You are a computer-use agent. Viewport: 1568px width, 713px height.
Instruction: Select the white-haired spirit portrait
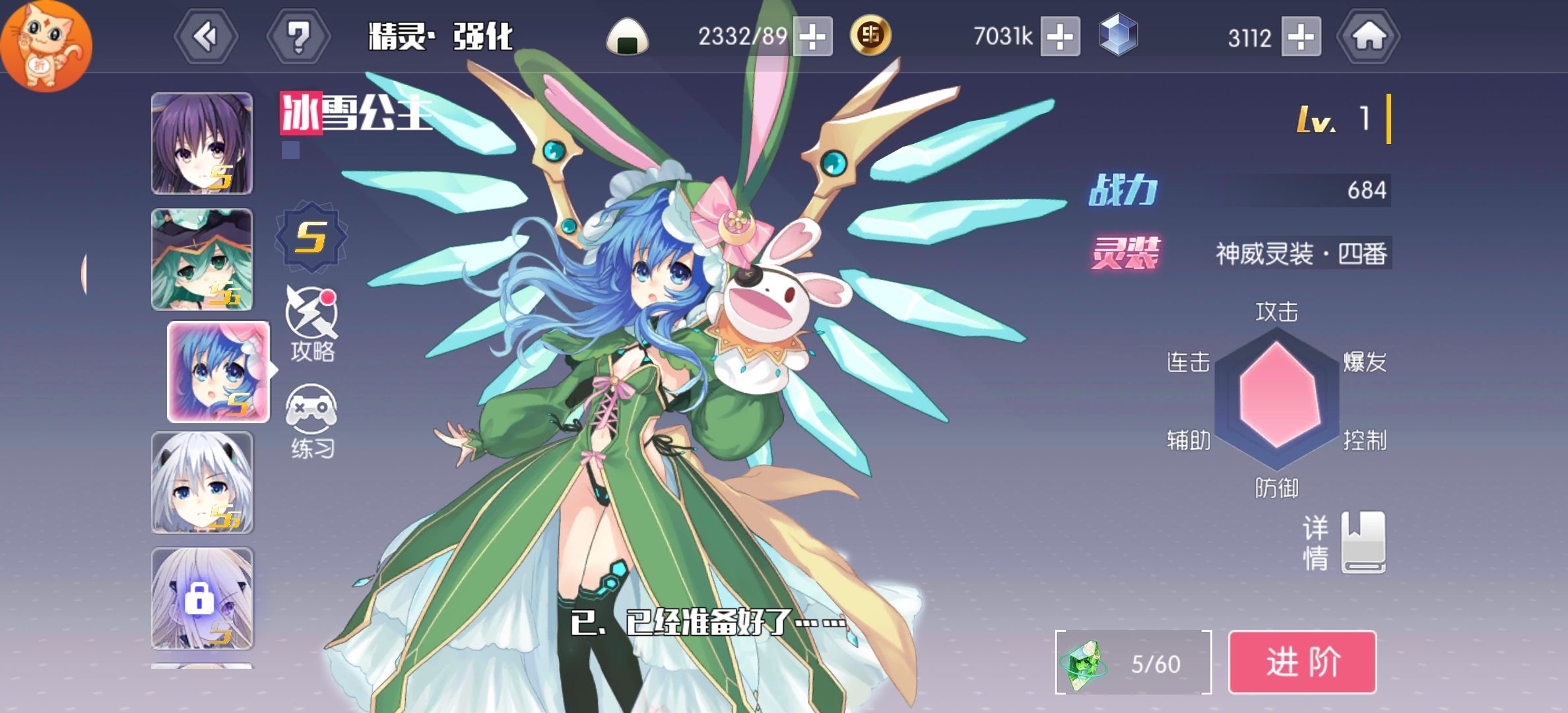[202, 483]
